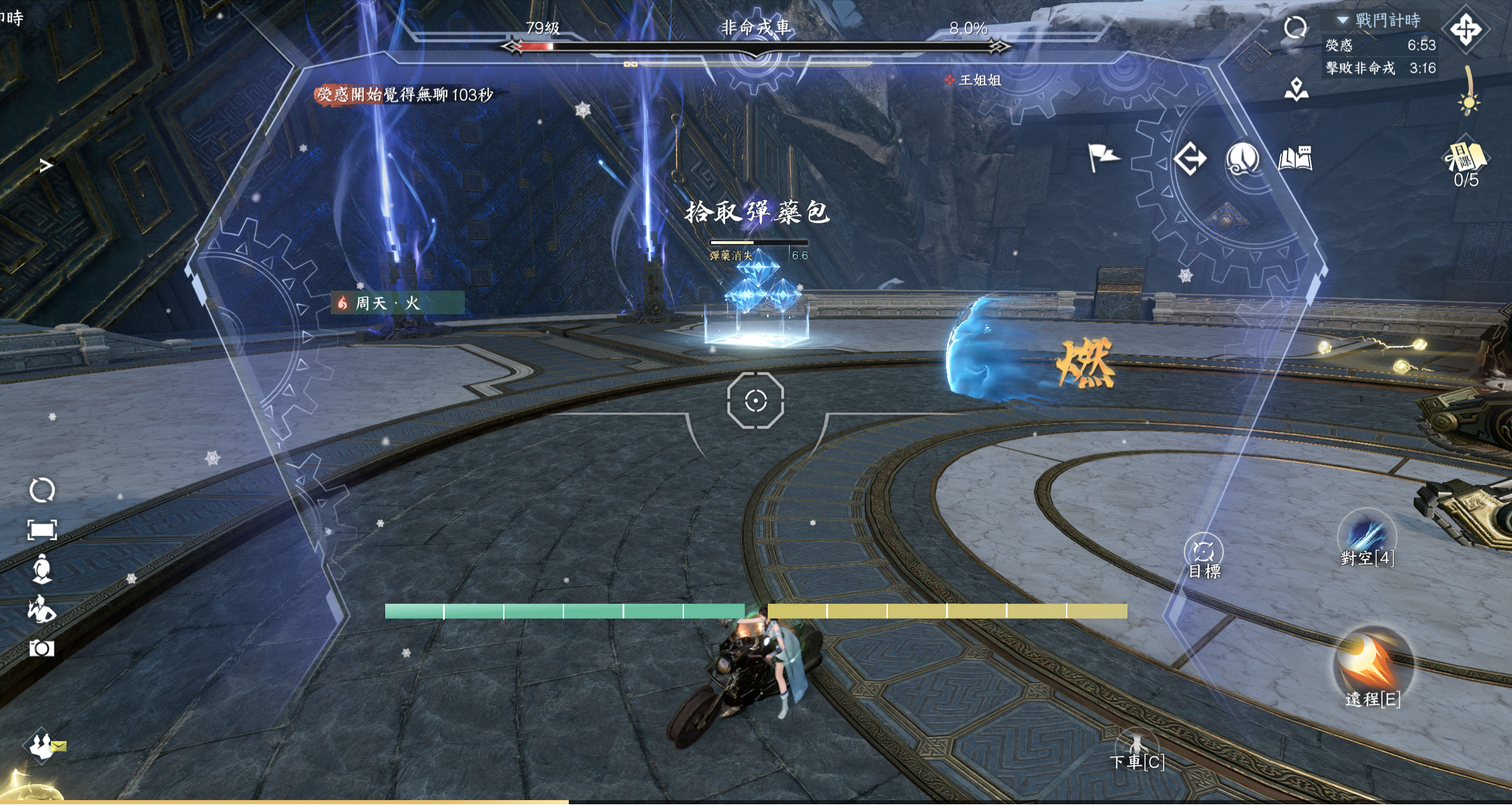The image size is (1512, 806).
Task: Open the camera screenshot mode
Action: tap(41, 648)
